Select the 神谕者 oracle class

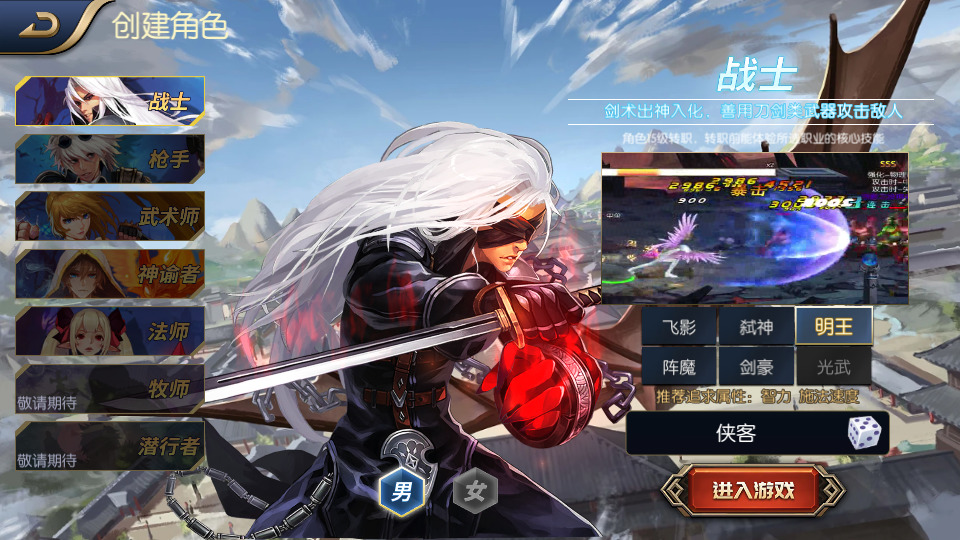110,274
